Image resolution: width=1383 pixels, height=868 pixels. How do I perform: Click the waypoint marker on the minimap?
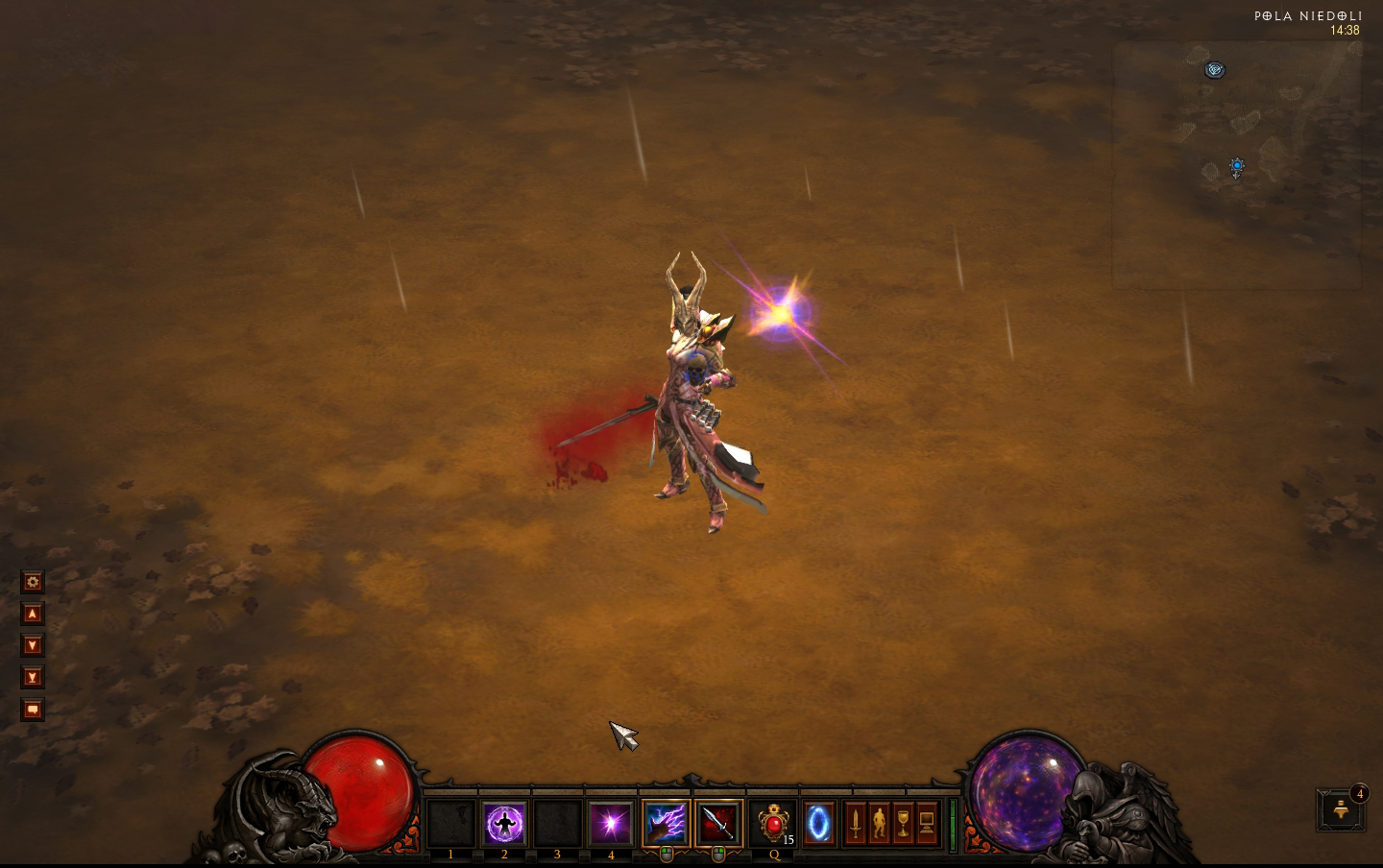[1215, 70]
